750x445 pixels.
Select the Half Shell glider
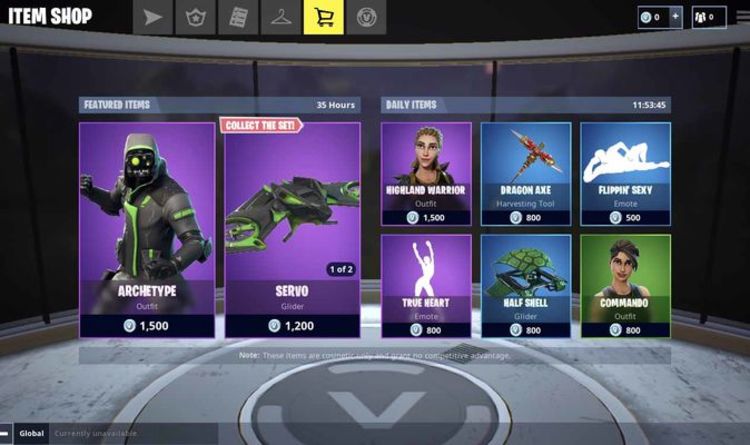click(x=526, y=286)
